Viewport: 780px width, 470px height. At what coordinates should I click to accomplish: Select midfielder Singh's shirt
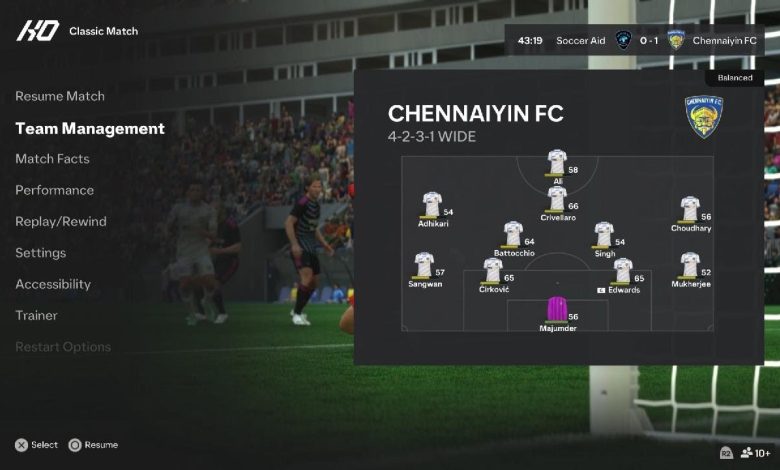(x=603, y=234)
